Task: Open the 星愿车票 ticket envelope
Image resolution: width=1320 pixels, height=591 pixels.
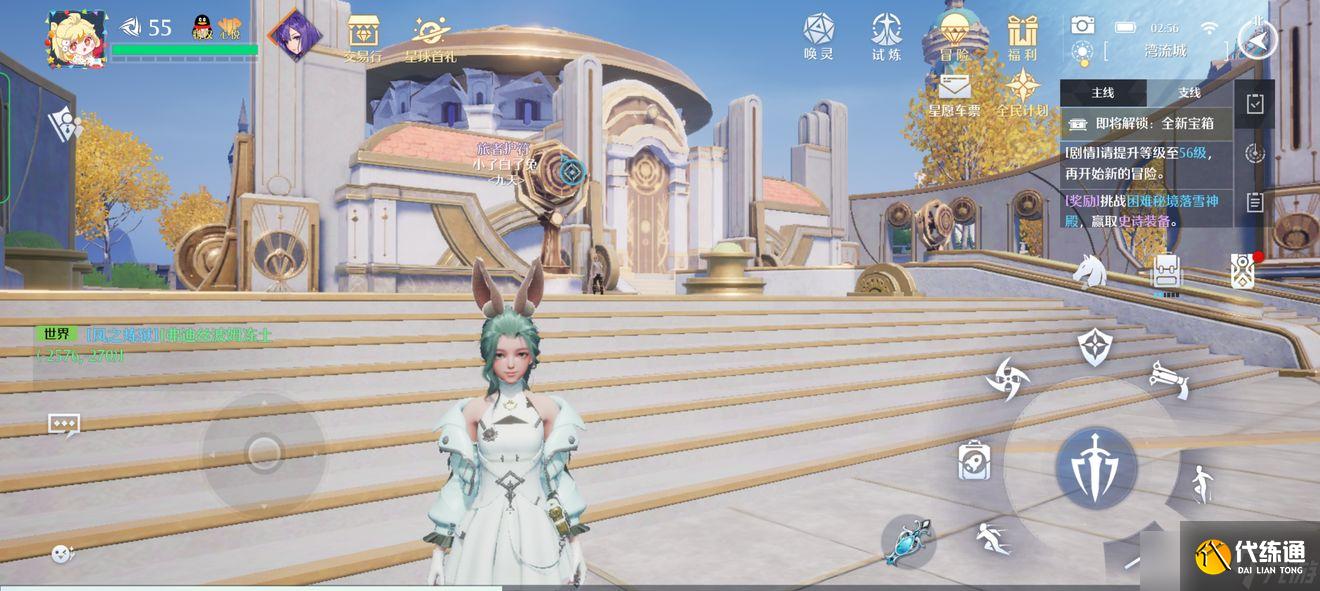Action: 954,95
